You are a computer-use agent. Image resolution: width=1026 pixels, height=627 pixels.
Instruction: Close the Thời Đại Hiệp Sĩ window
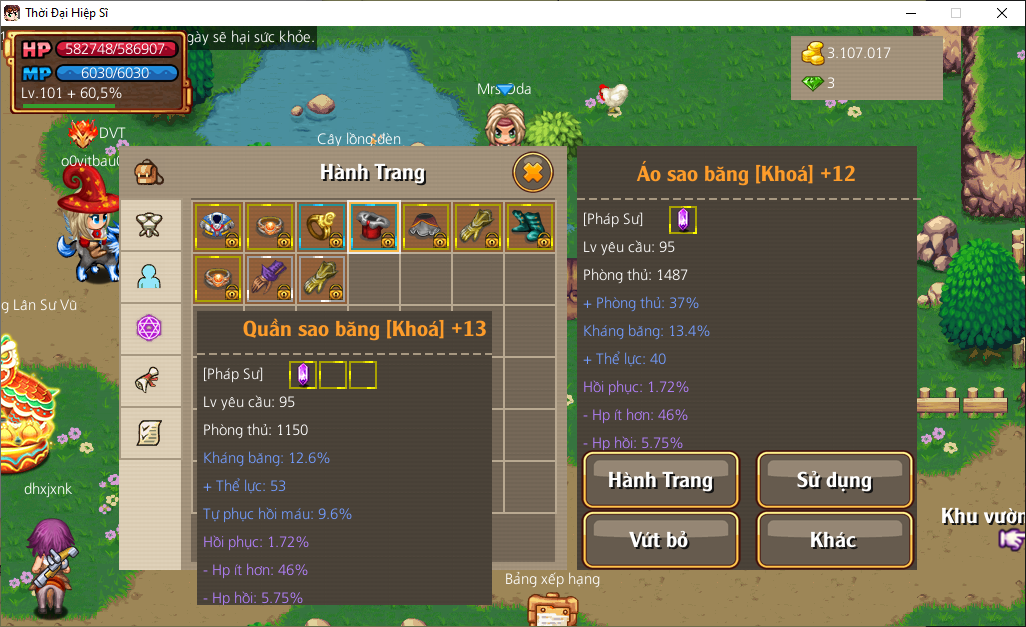[1002, 13]
